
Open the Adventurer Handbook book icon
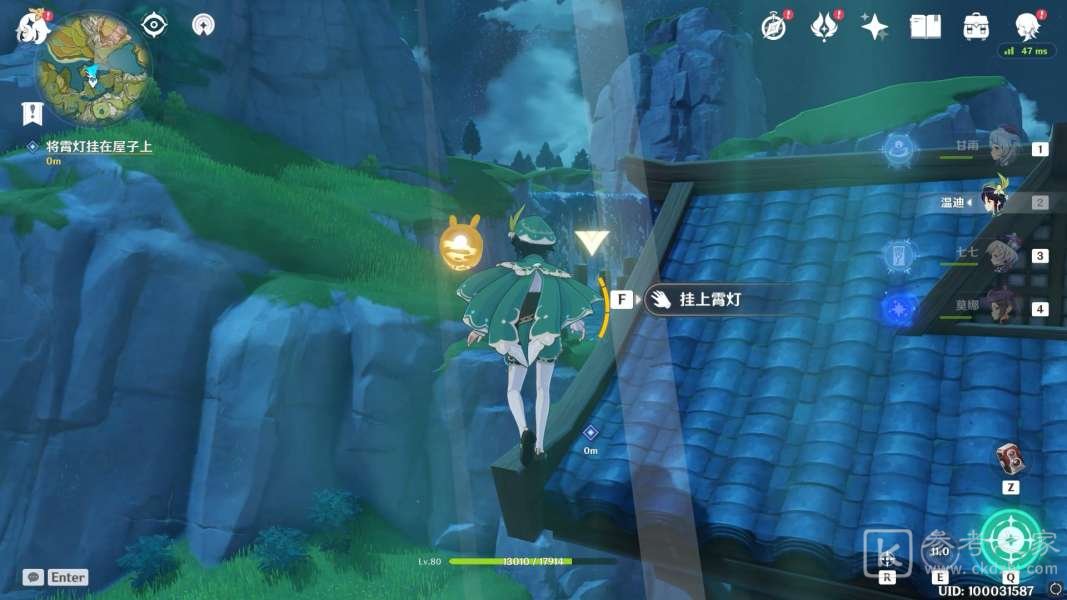tap(926, 27)
